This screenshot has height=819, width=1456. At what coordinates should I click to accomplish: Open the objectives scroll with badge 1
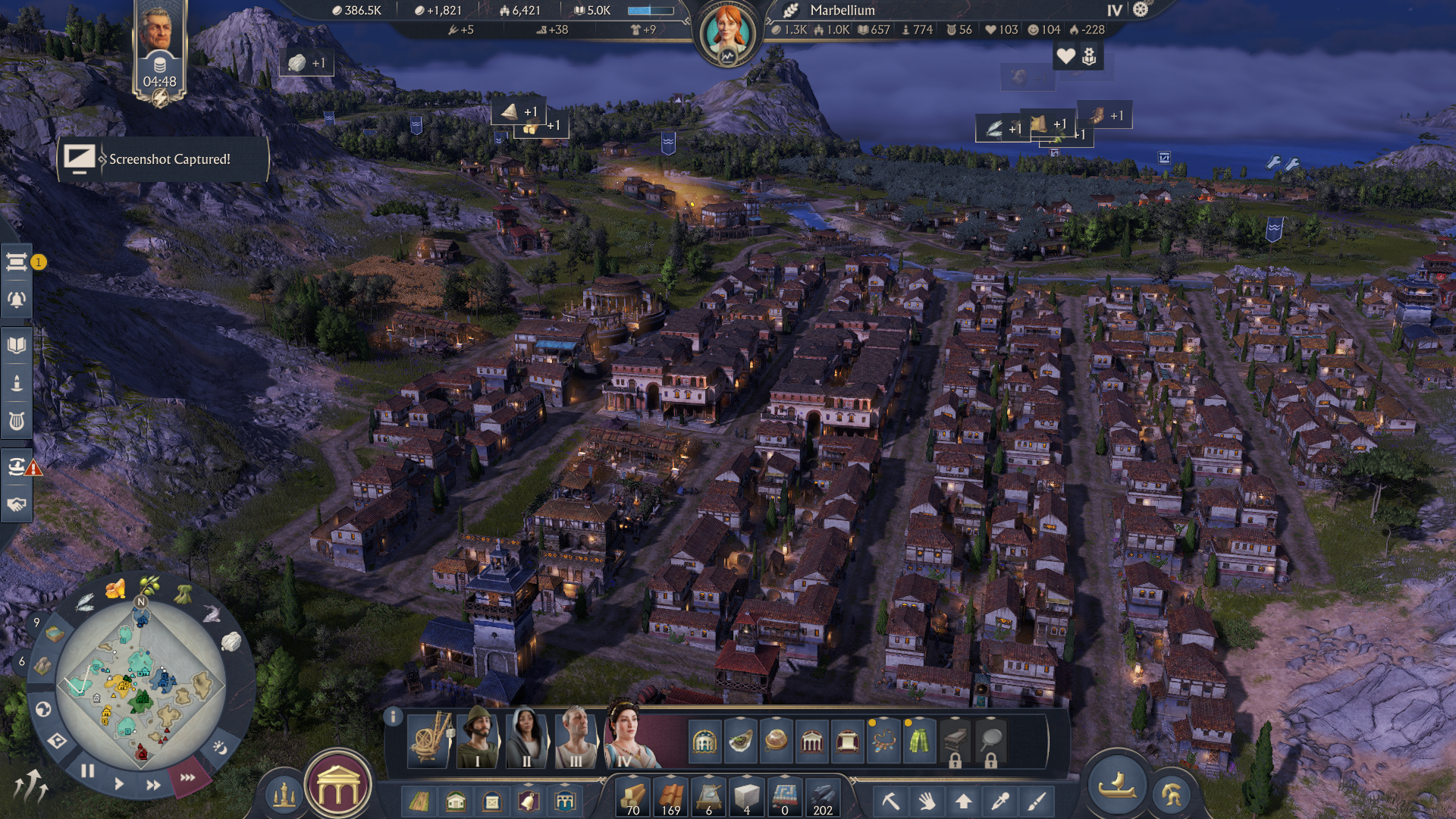click(x=17, y=262)
